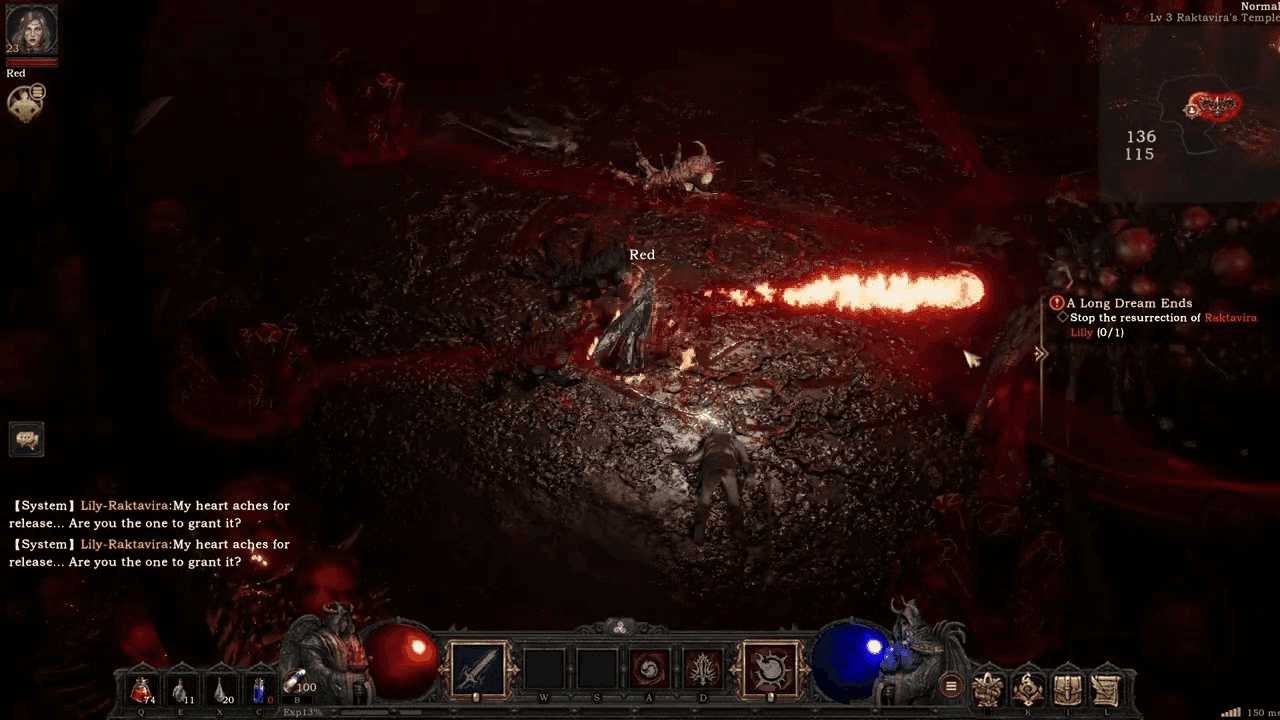Select the grey pouch with count 20
The image size is (1280, 720).
click(x=220, y=689)
